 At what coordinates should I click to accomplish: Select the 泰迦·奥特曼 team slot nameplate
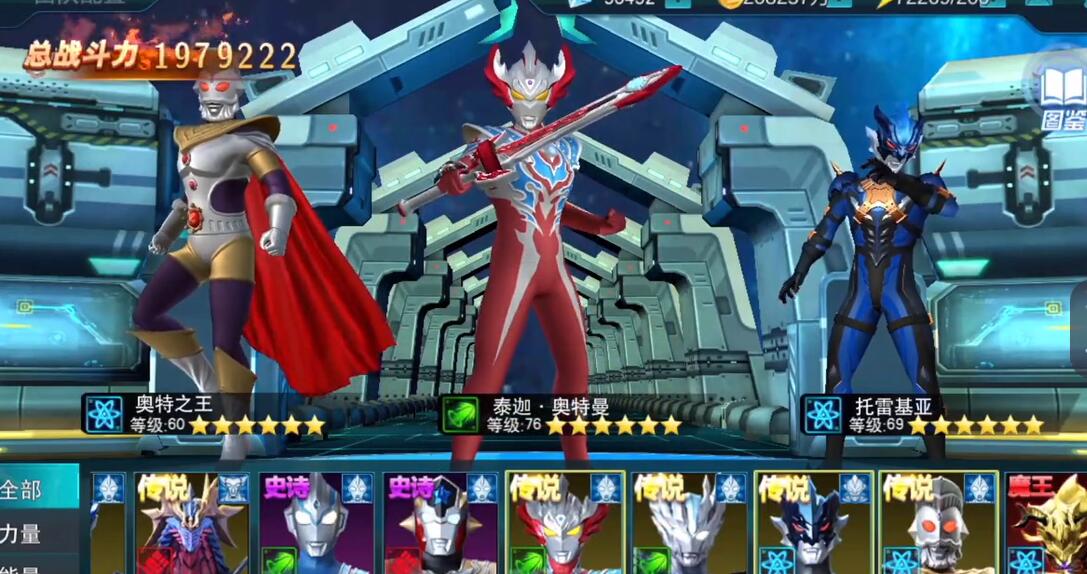pyautogui.click(x=562, y=414)
